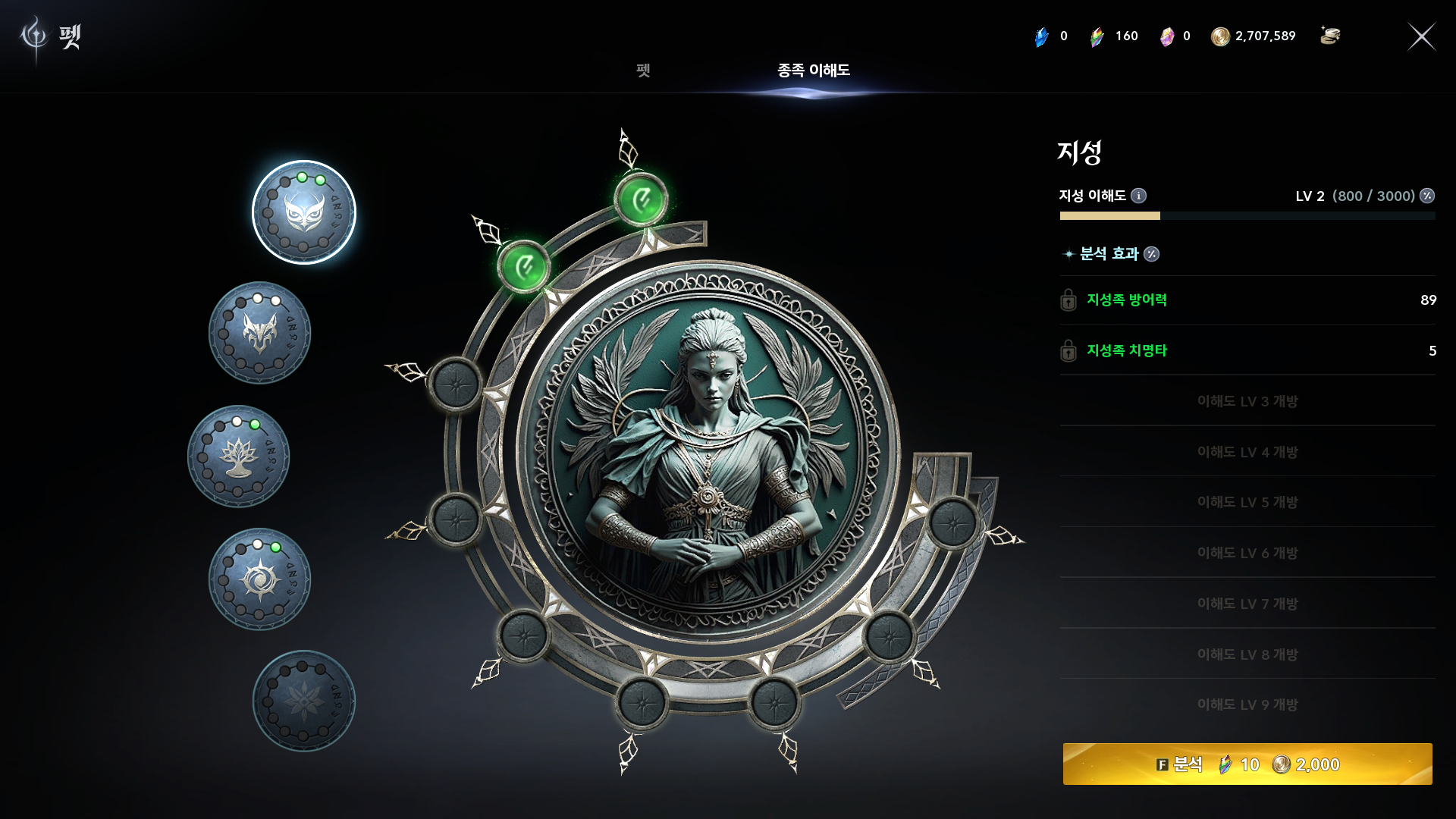Viewport: 1456px width, 819px height.
Task: Open the coin pouch icon at top right
Action: [1332, 36]
